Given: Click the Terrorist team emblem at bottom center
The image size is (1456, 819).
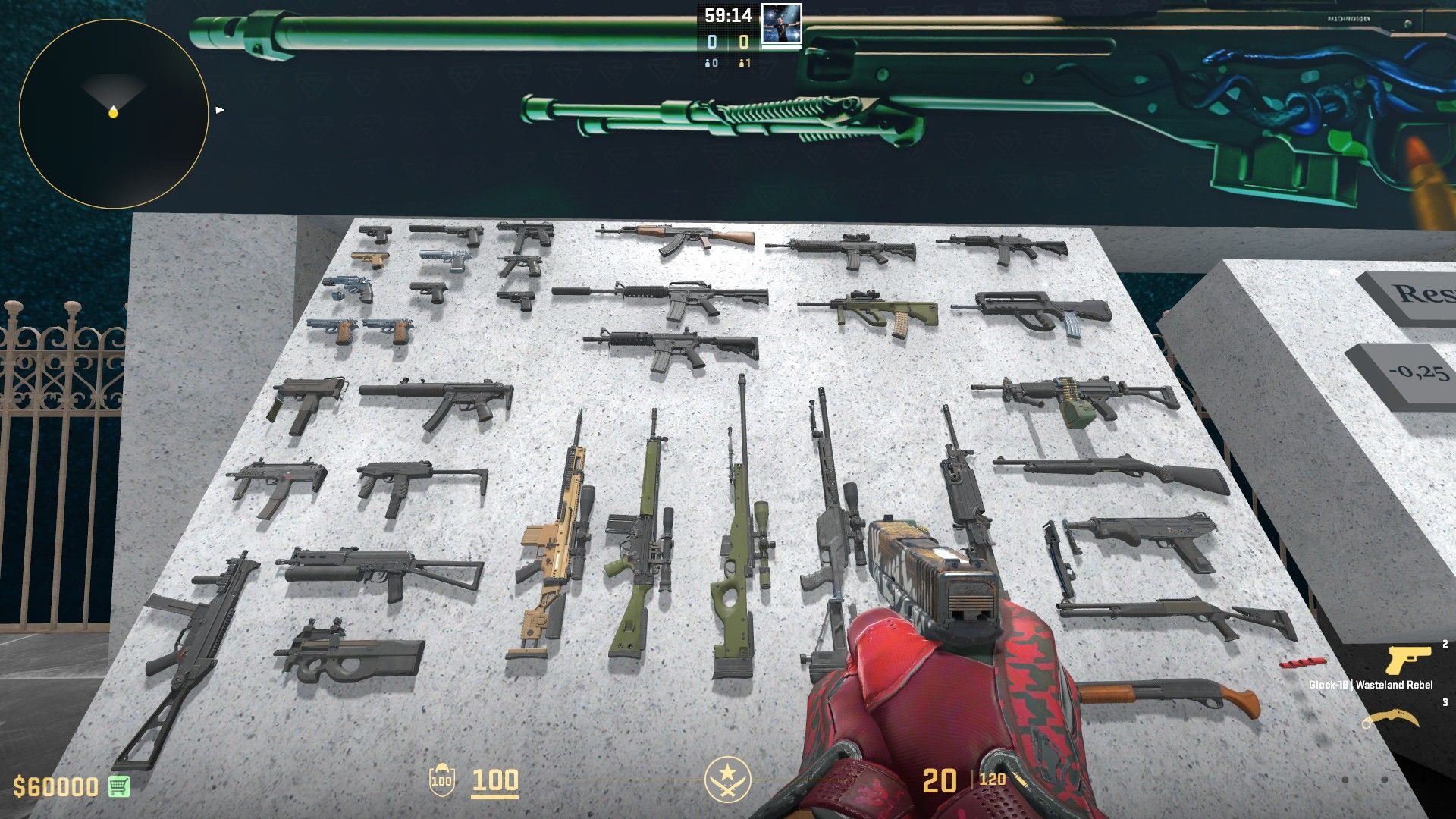Looking at the screenshot, I should [728, 780].
